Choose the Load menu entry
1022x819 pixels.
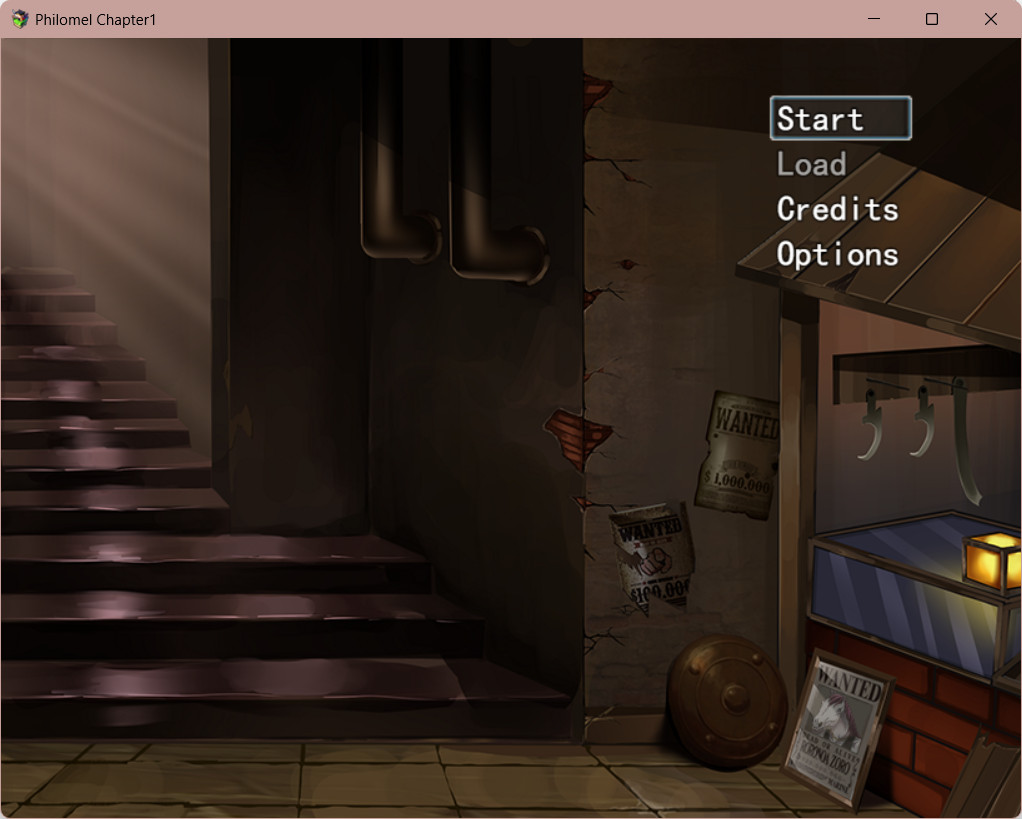pyautogui.click(x=812, y=164)
